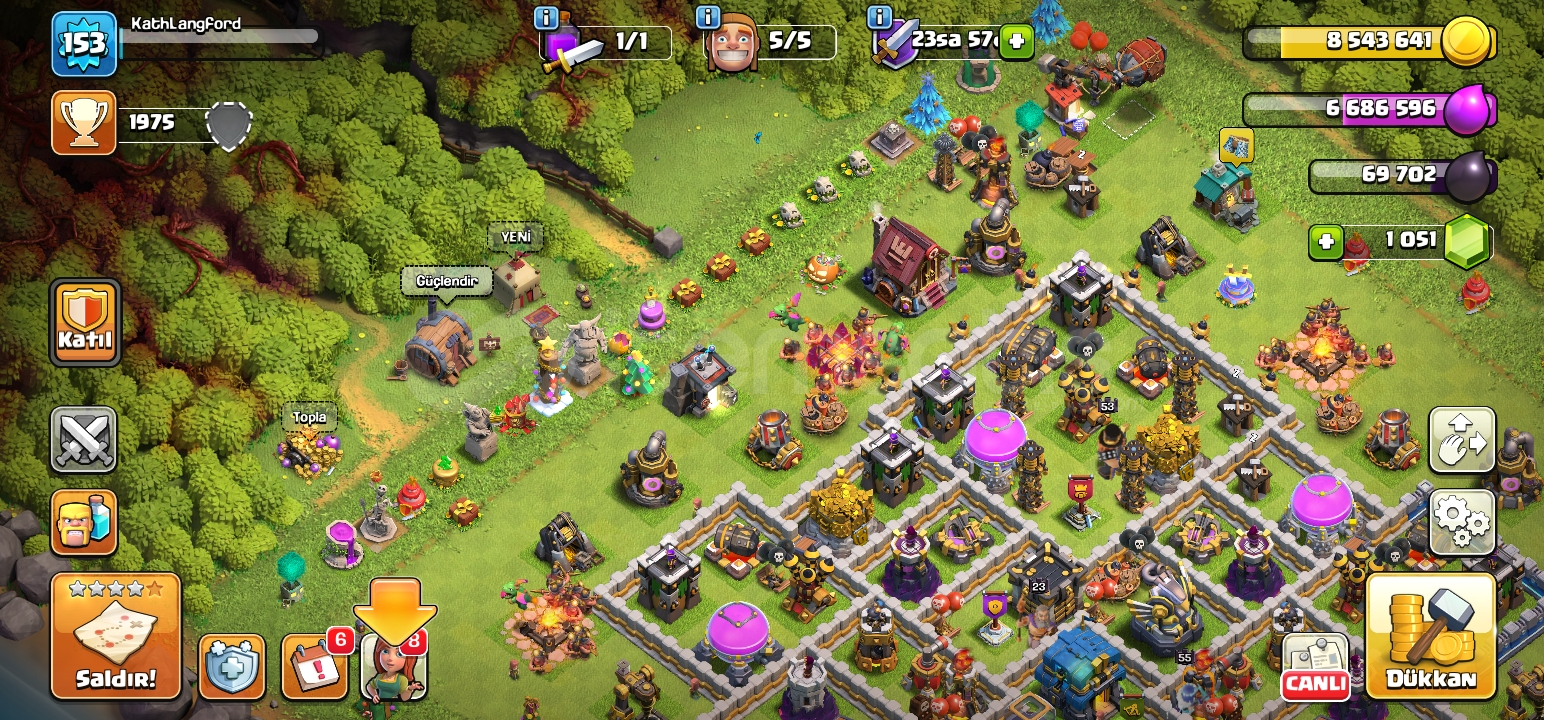
Task: Show builder info on the 5/5 face
Action: coord(708,17)
